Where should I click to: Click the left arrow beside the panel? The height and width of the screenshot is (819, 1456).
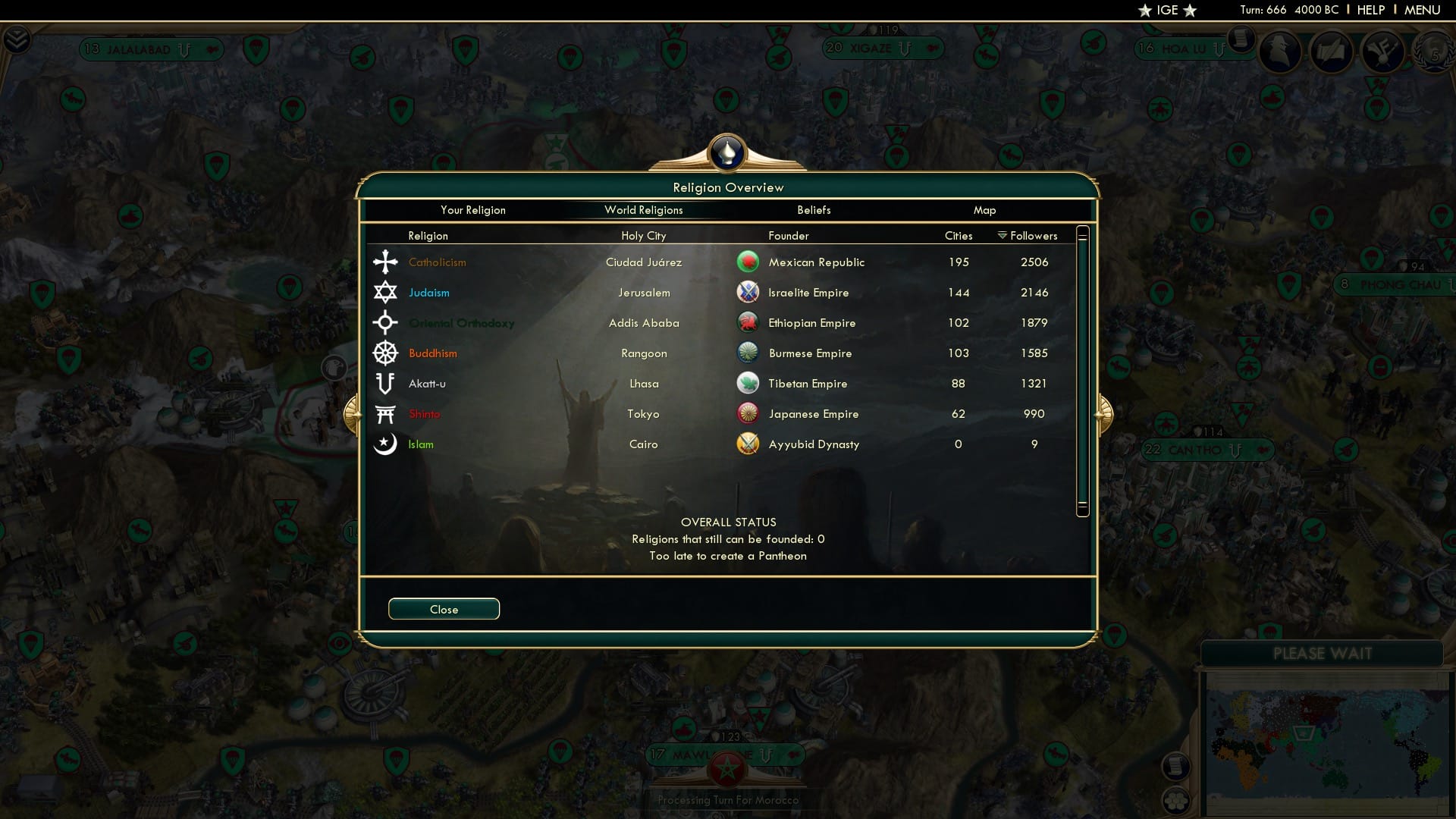353,413
